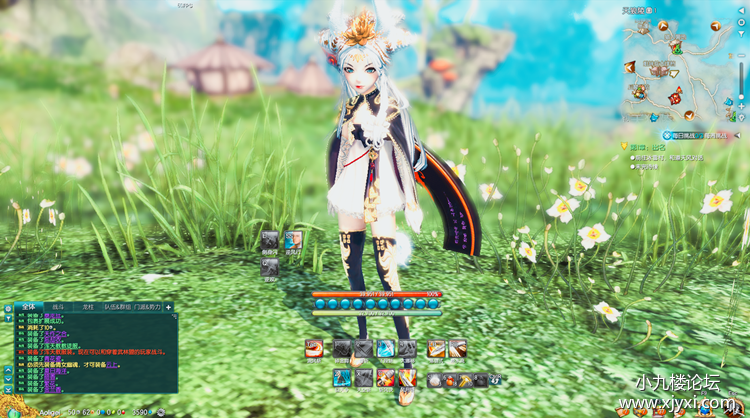
Task: Show the 队伍&群组 chat tab
Action: pos(117,306)
